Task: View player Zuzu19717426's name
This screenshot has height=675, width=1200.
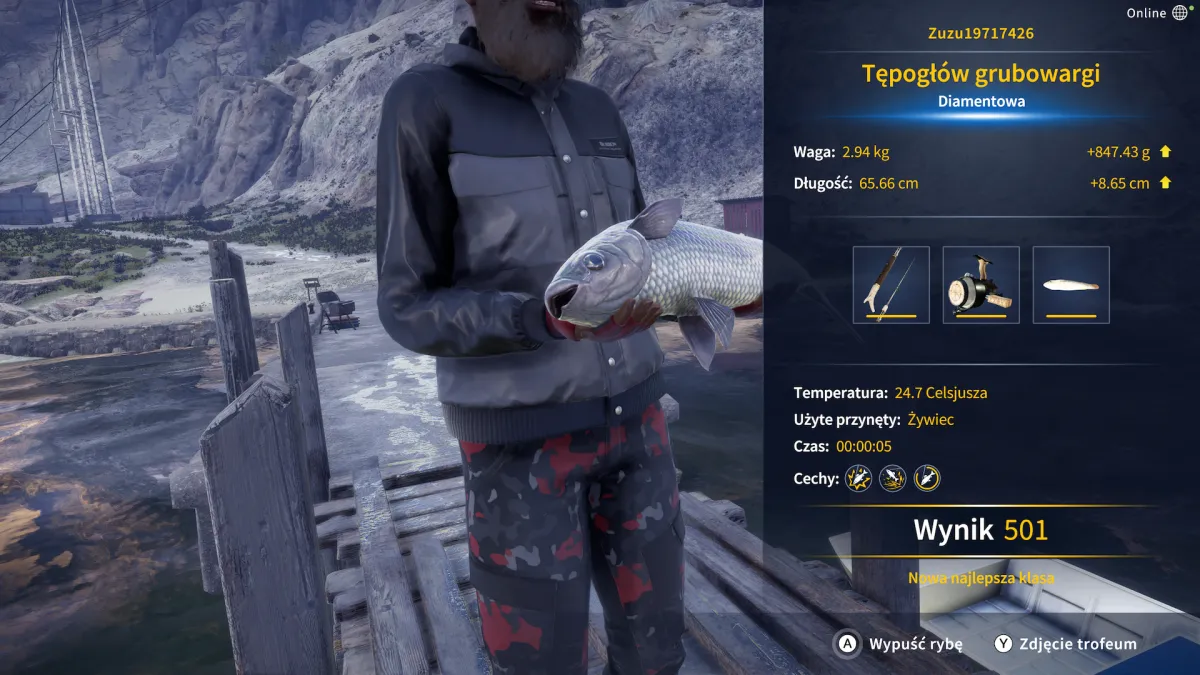Action: pos(981,34)
